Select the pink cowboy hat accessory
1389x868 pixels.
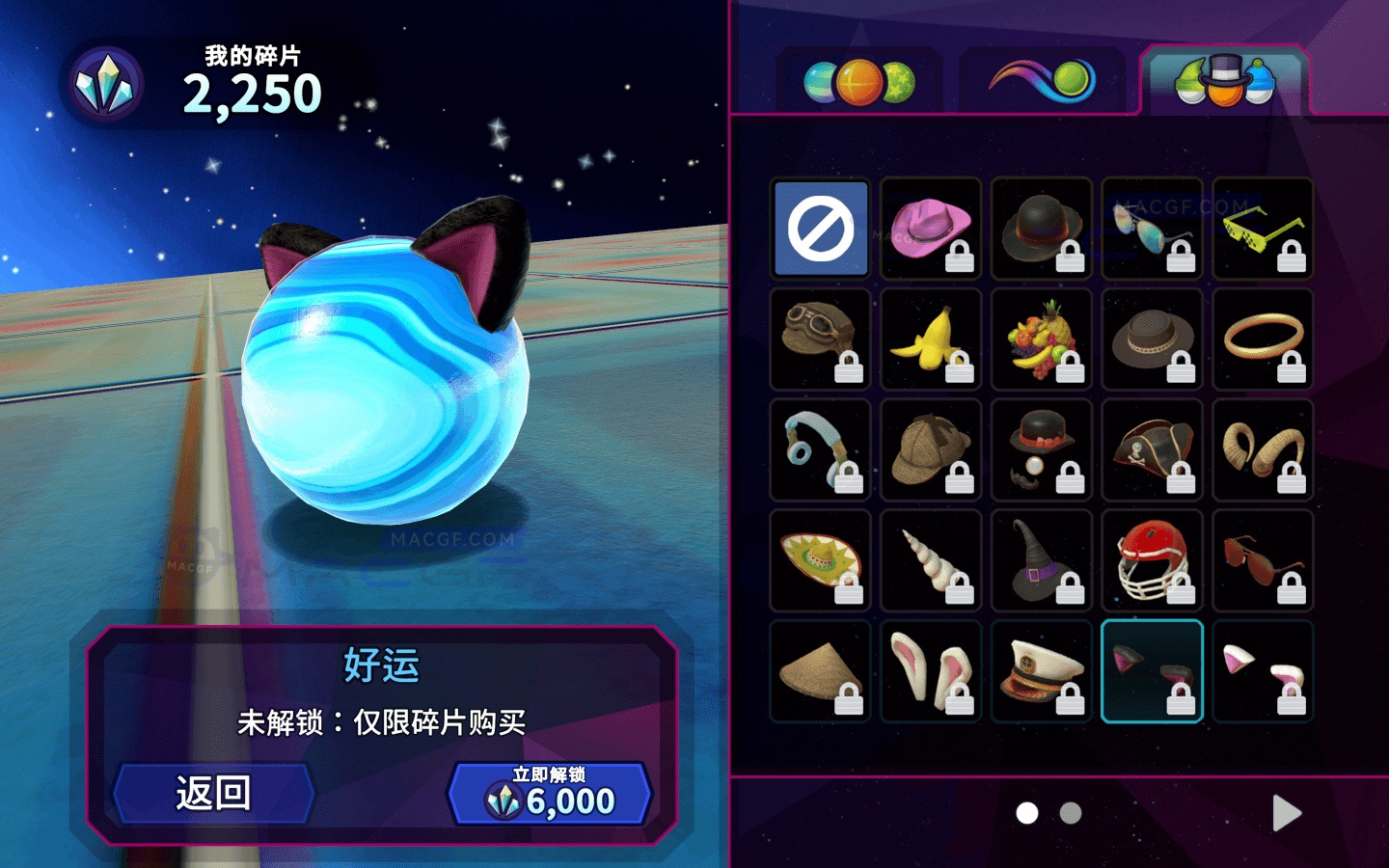[x=930, y=229]
